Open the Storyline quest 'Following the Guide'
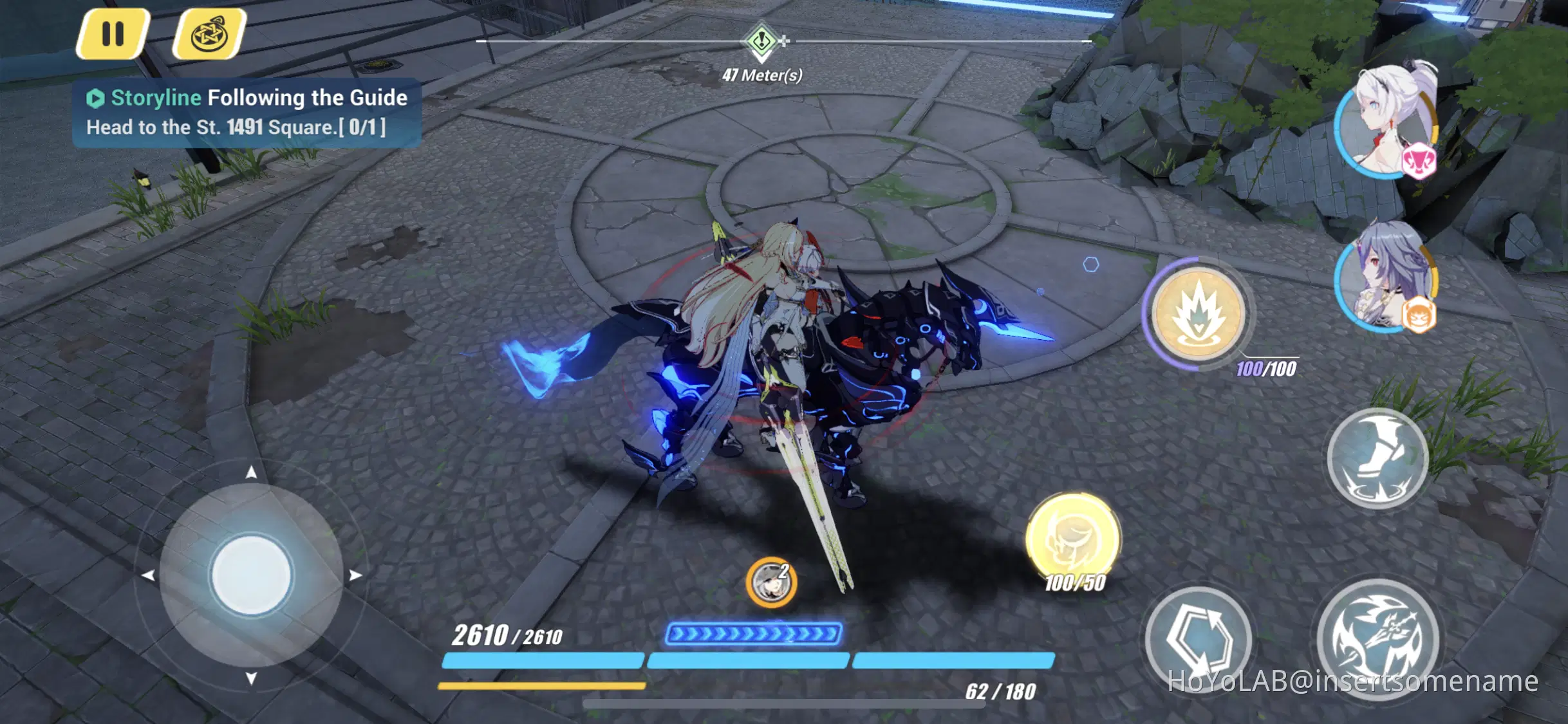Image resolution: width=1568 pixels, height=724 pixels. tap(248, 97)
